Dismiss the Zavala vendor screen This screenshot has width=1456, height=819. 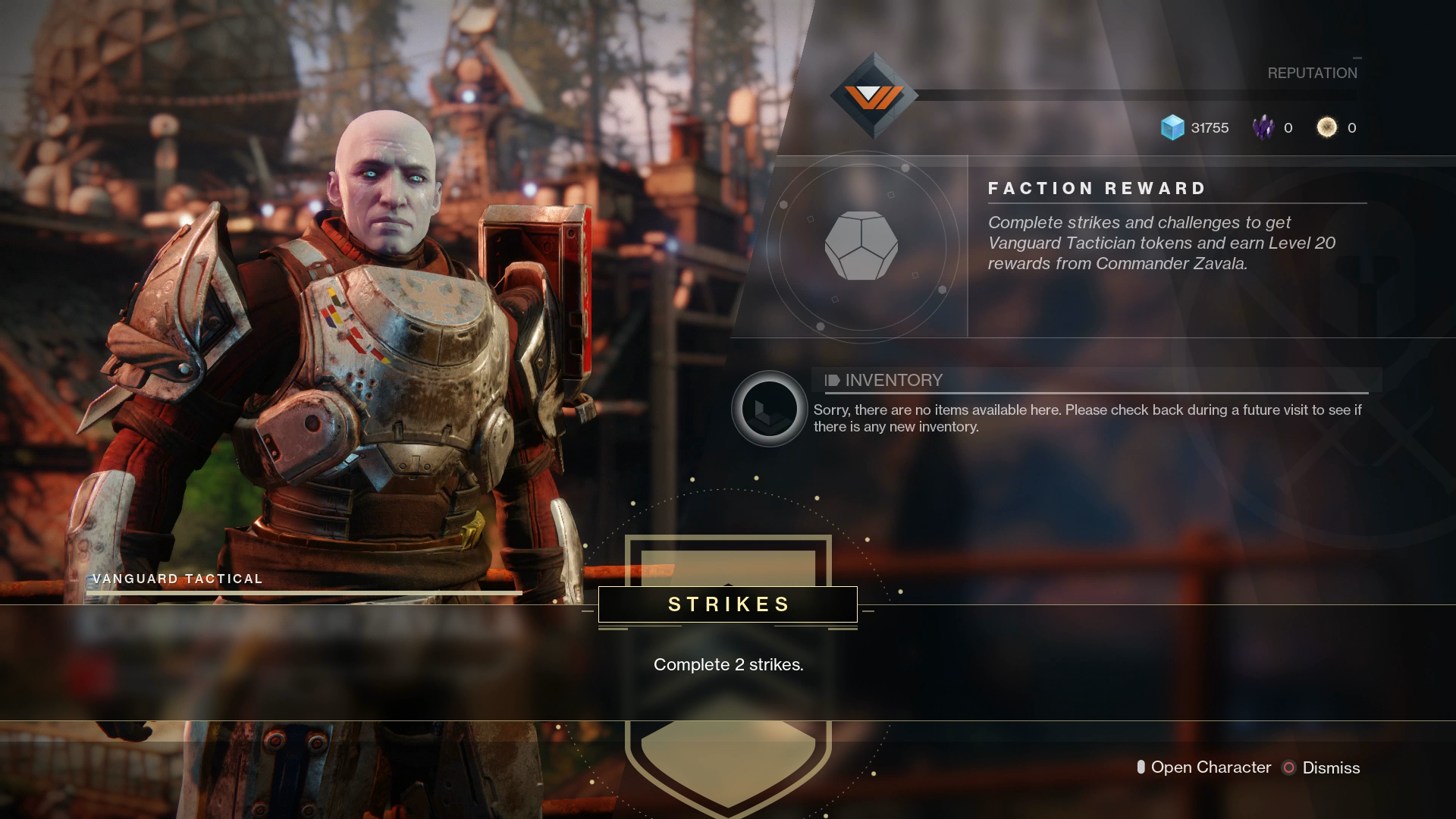point(1330,768)
